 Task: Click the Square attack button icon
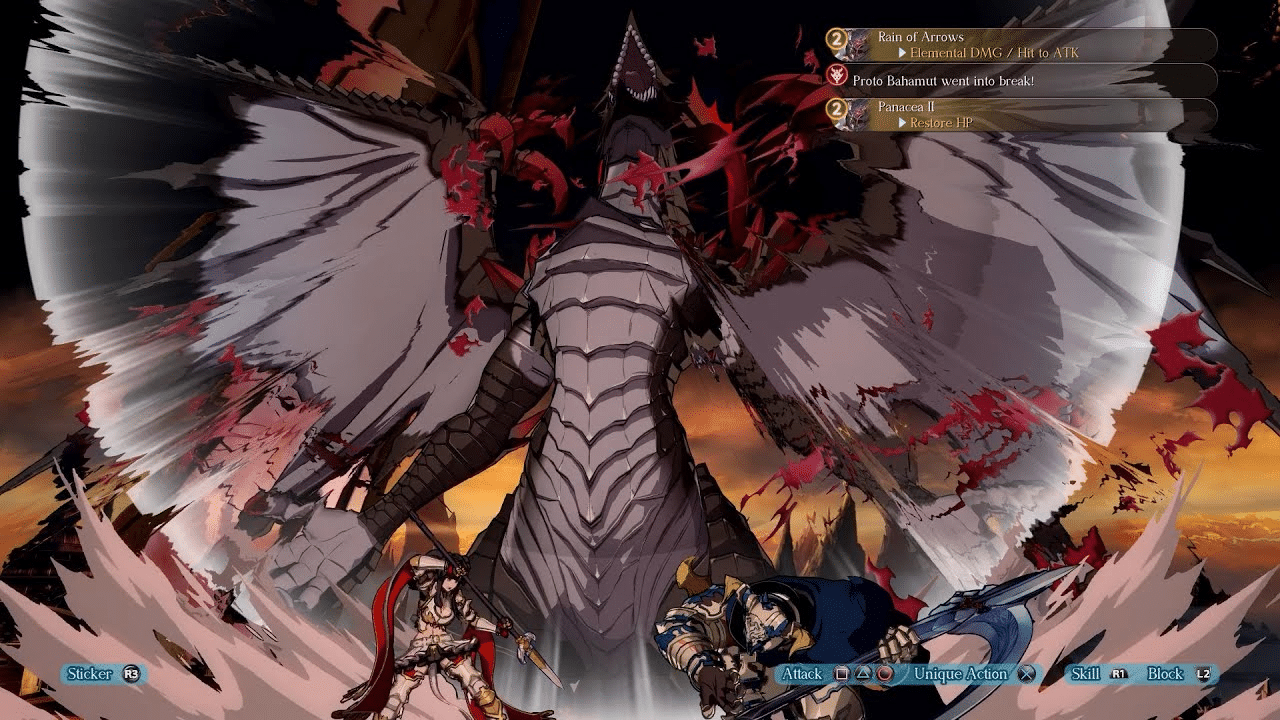[x=840, y=671]
